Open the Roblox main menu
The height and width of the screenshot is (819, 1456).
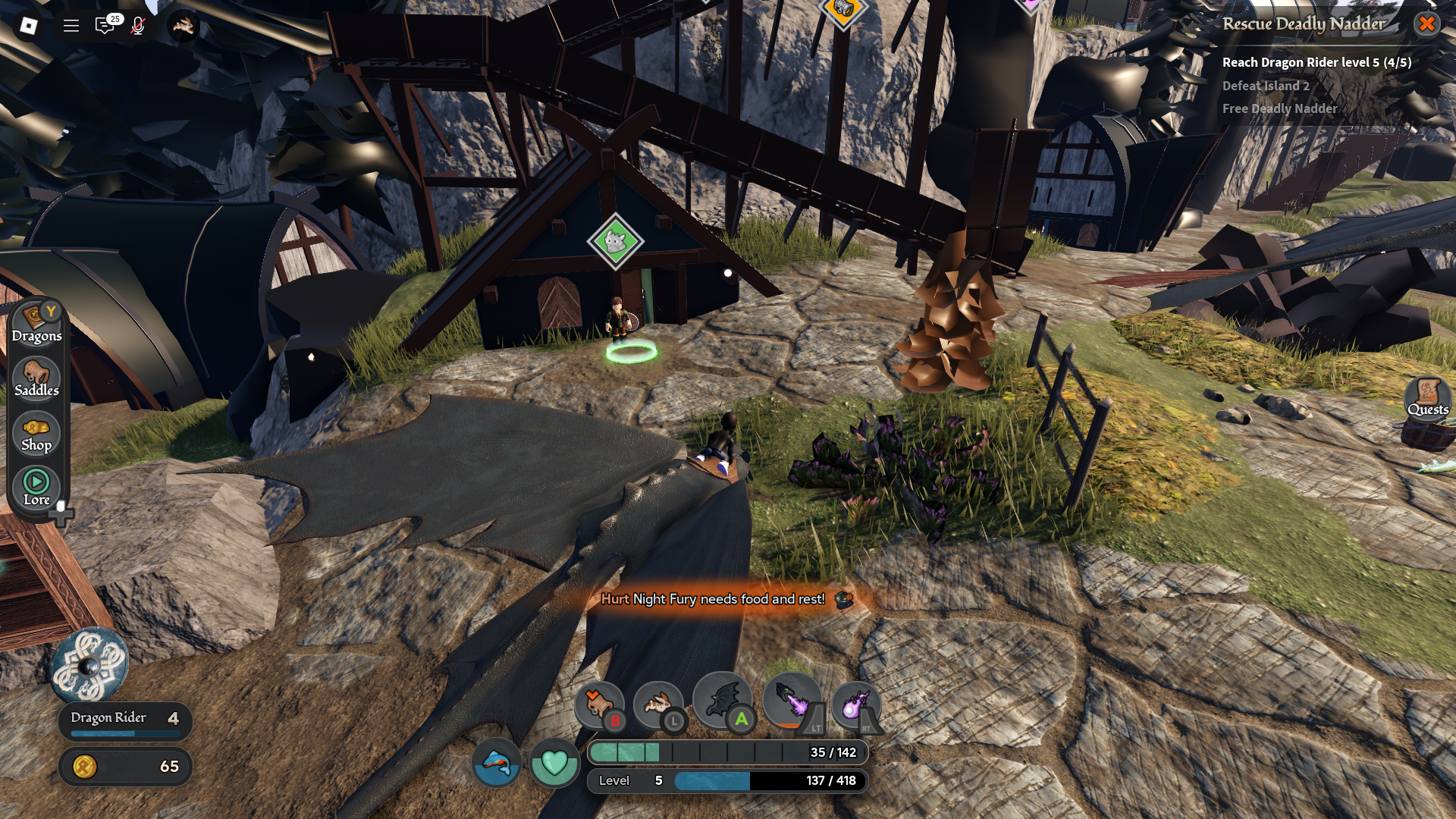[x=28, y=26]
